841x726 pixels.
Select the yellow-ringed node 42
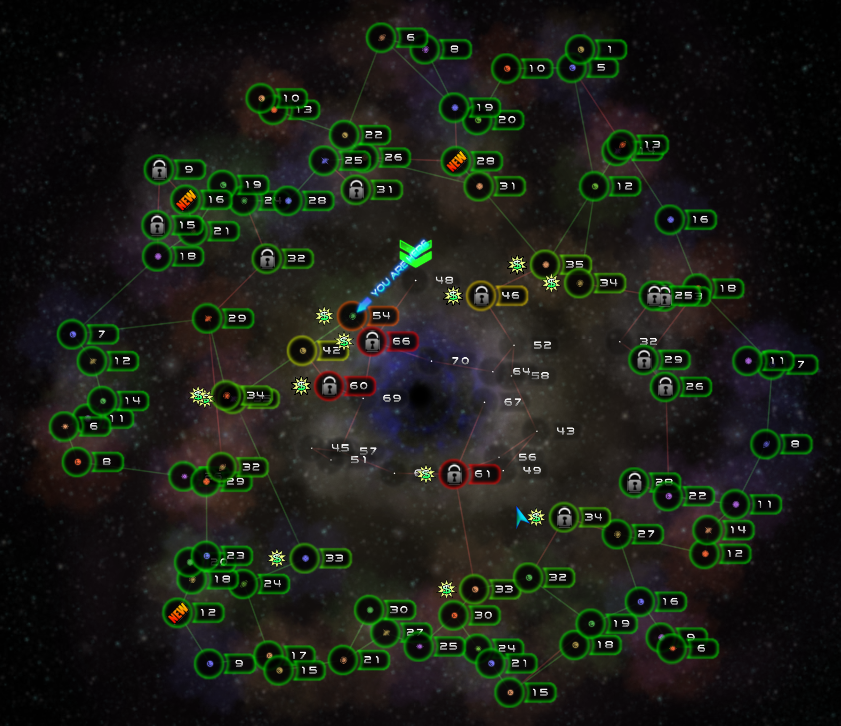(302, 351)
